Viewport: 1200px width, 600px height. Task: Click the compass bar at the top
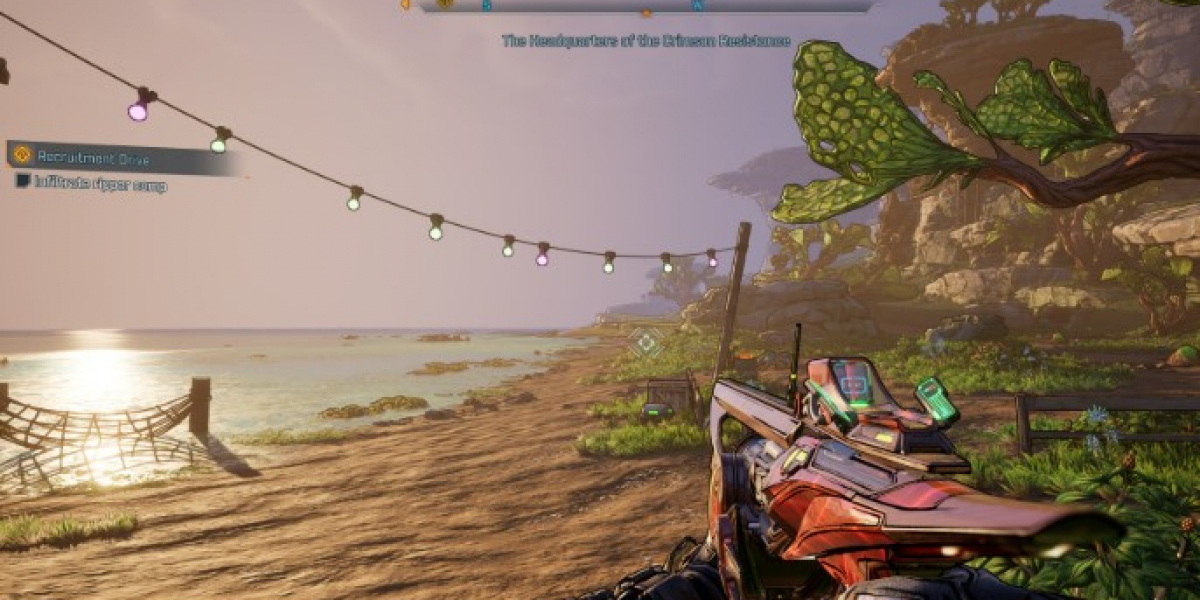pos(645,6)
